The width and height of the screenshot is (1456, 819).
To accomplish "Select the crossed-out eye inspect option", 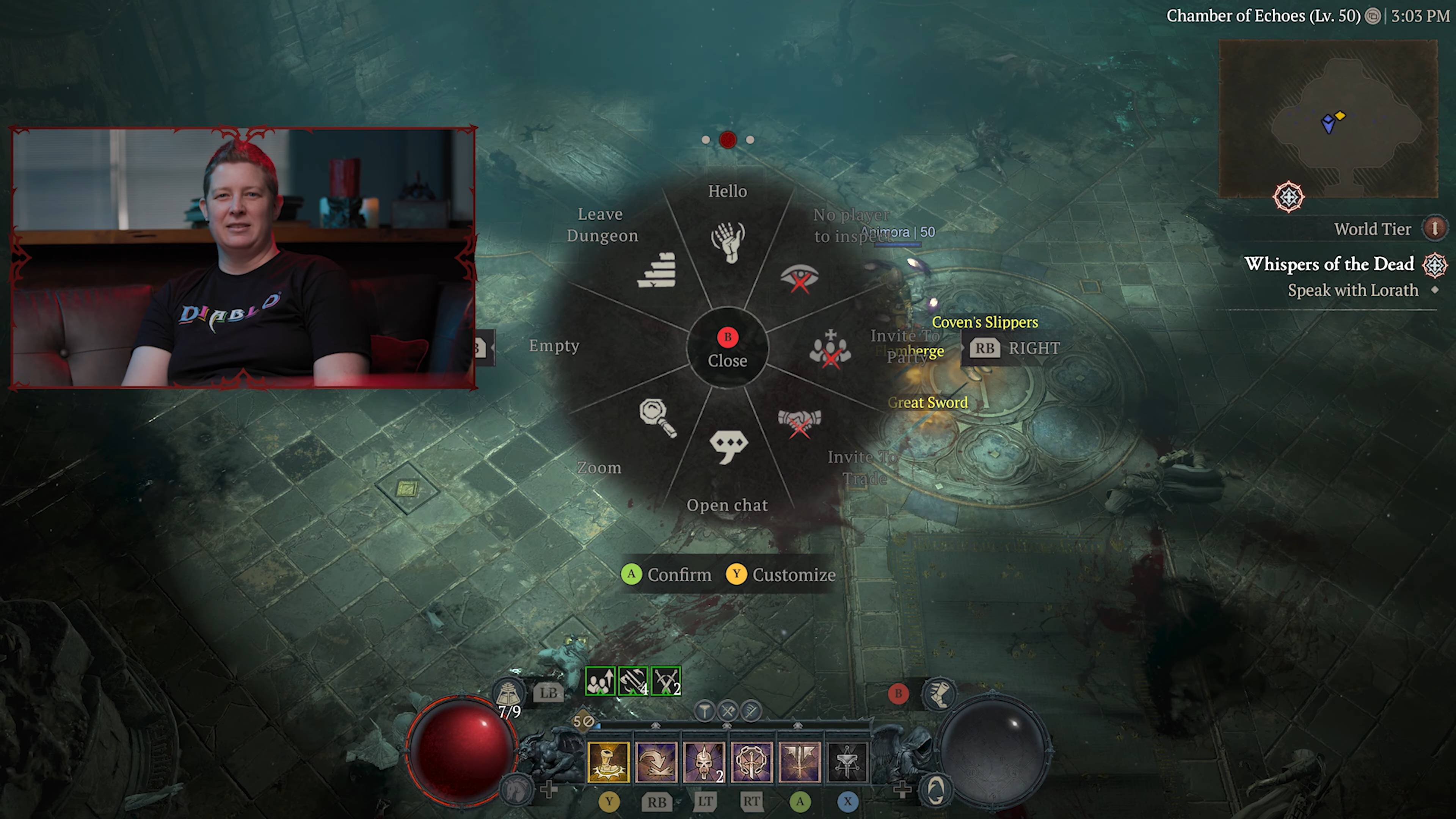I will [x=799, y=278].
